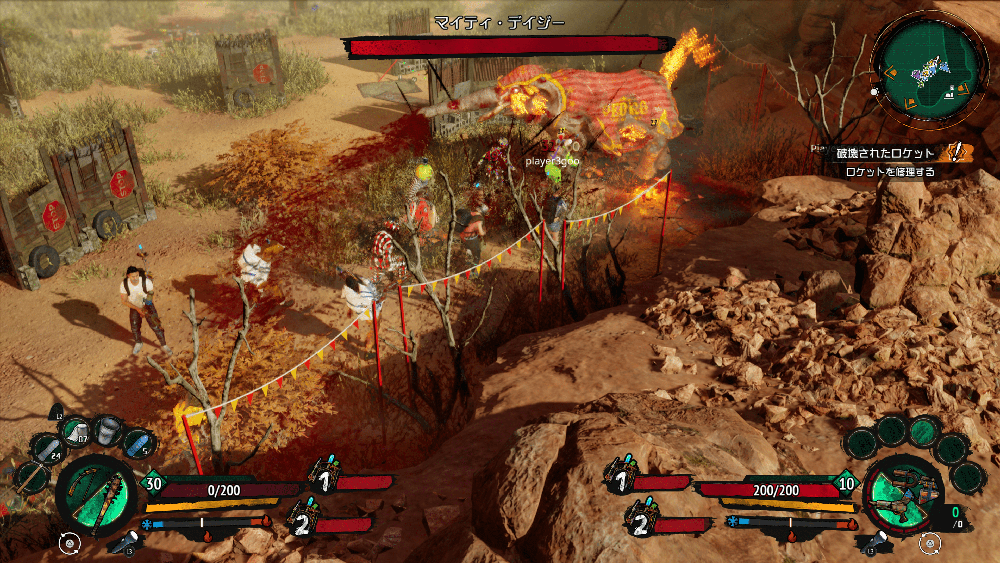Toggle the left player's flashlight icon
The width and height of the screenshot is (1000, 563).
[x=128, y=543]
